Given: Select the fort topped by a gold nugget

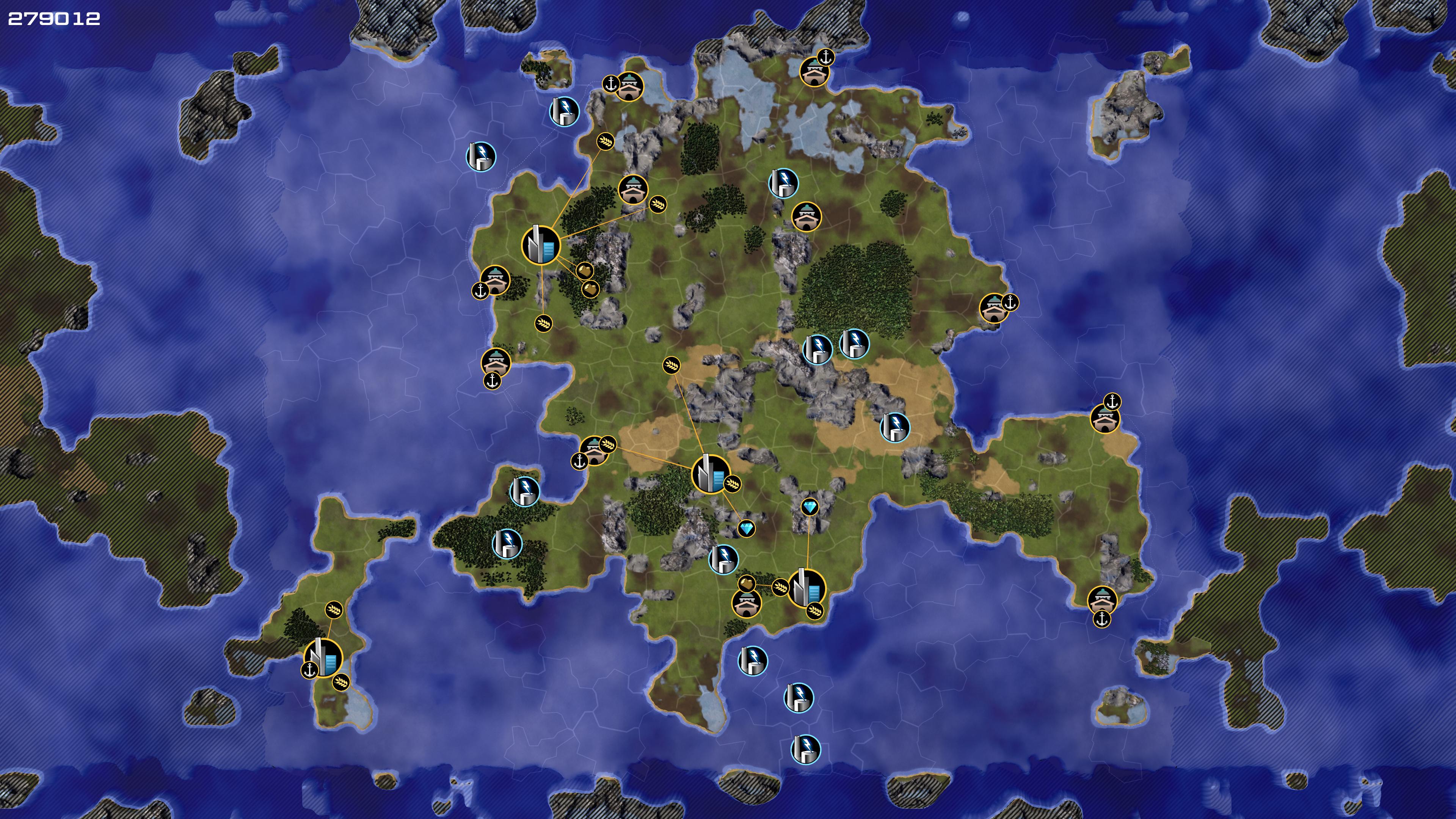Looking at the screenshot, I should coord(746,602).
